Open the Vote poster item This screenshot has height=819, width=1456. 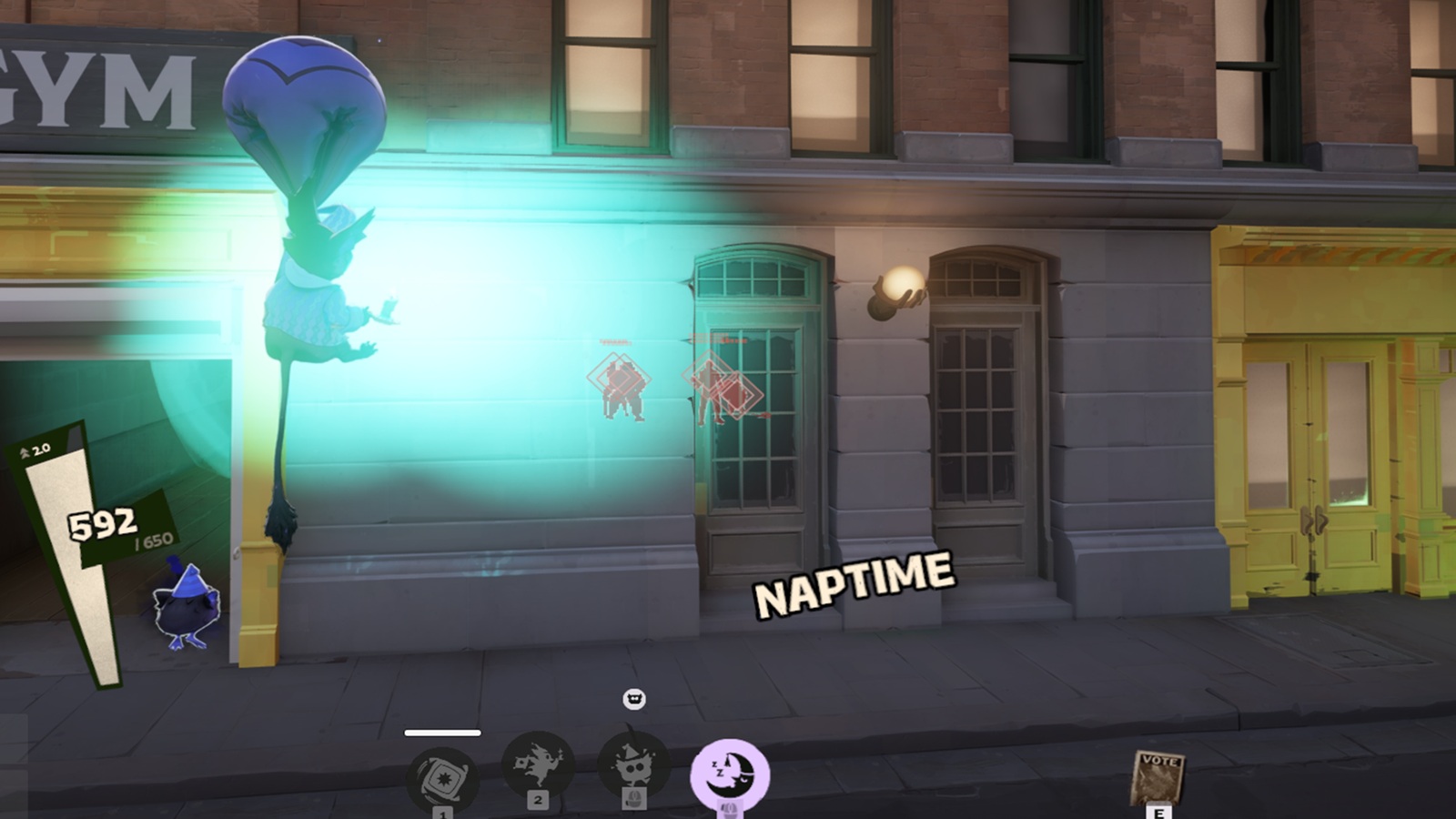coord(1158,776)
